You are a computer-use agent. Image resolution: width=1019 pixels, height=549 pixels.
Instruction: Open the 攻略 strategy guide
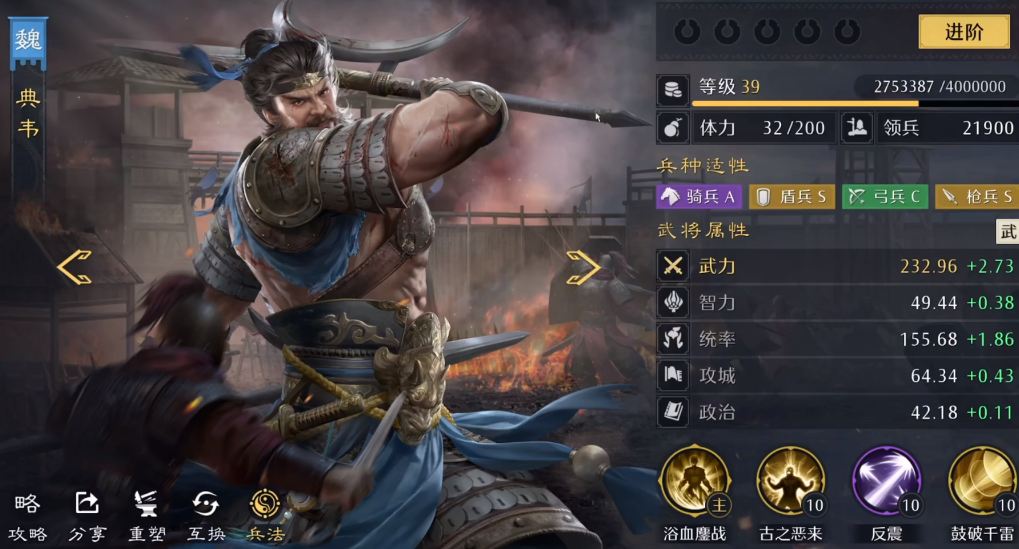(x=28, y=517)
